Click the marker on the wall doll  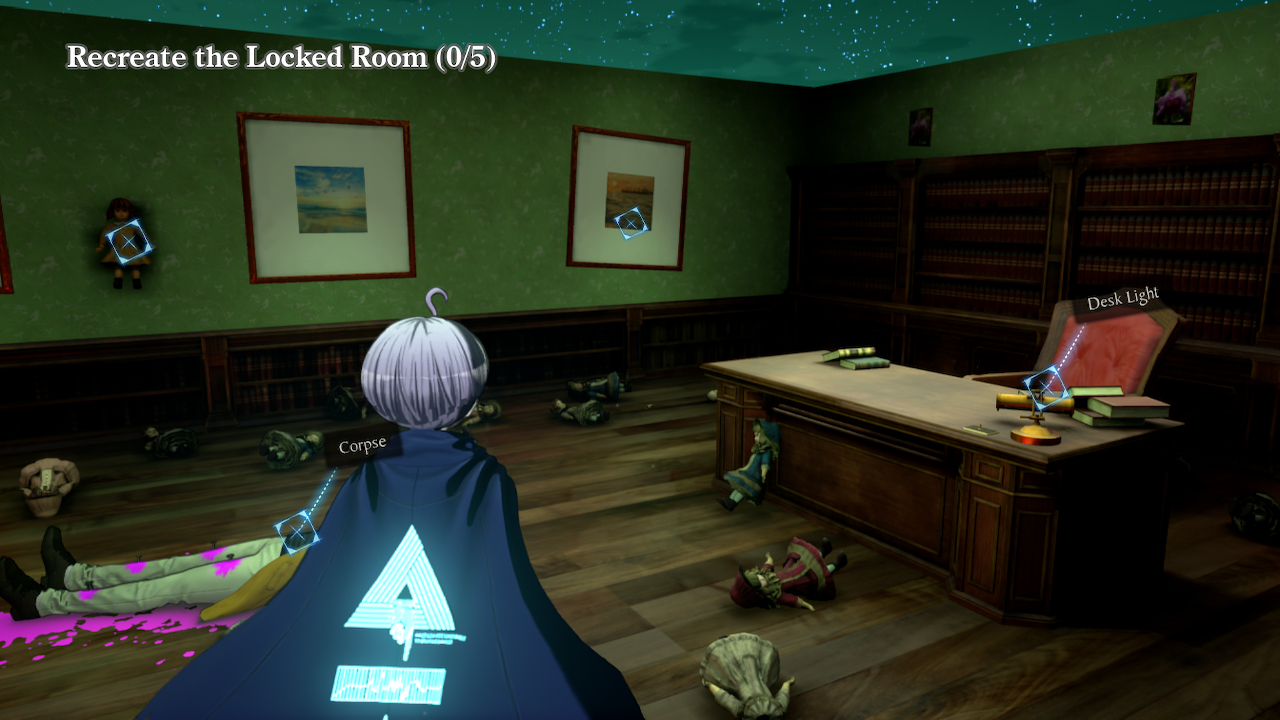coord(129,242)
